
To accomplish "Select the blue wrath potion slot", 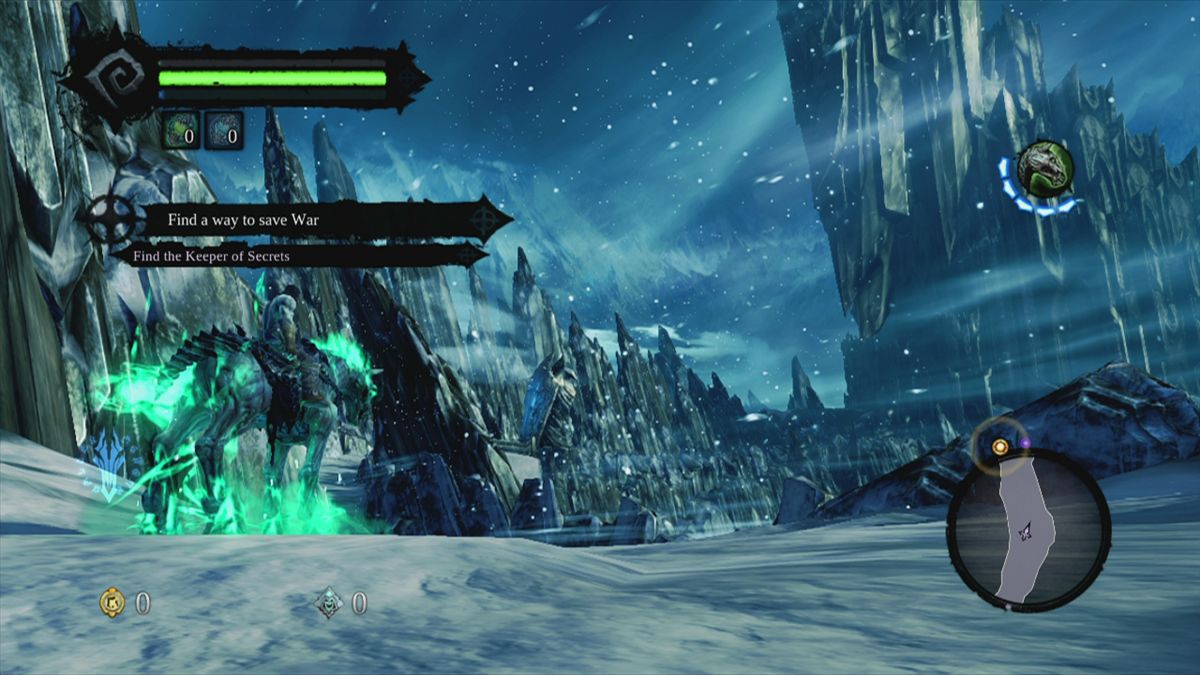I will (x=224, y=131).
